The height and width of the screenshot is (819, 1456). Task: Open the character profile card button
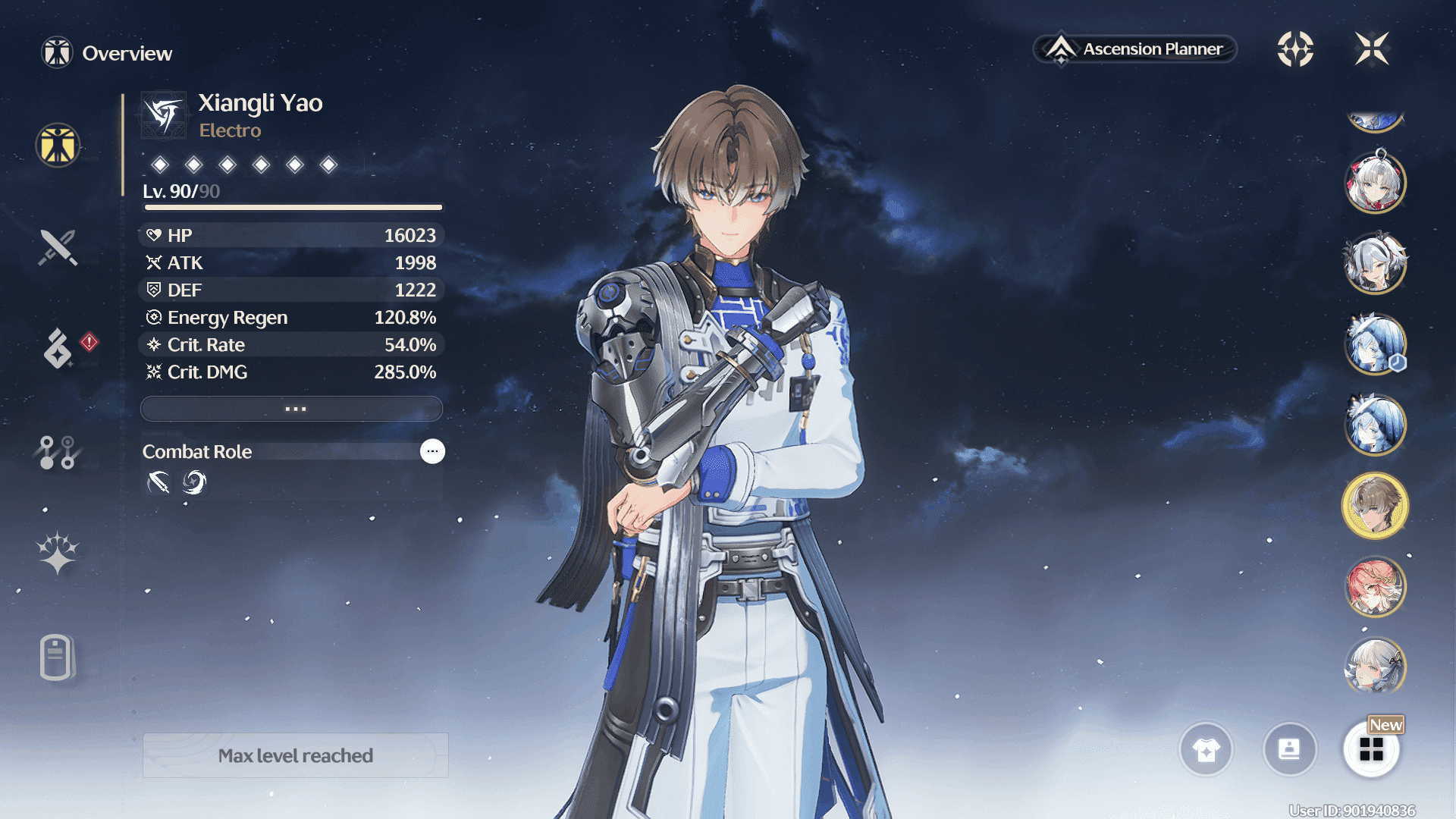[x=1289, y=749]
